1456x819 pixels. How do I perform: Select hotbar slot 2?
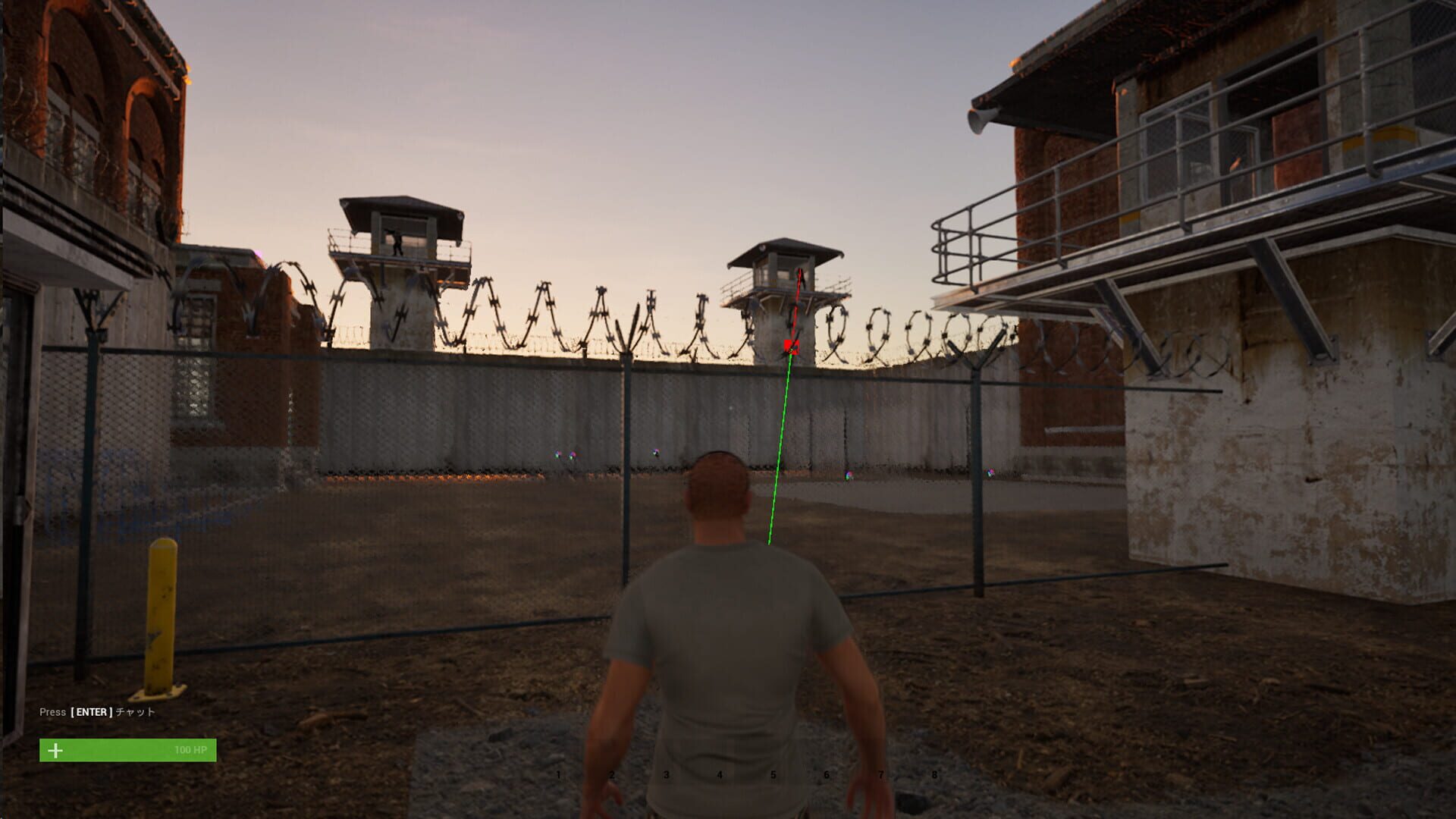click(x=612, y=774)
